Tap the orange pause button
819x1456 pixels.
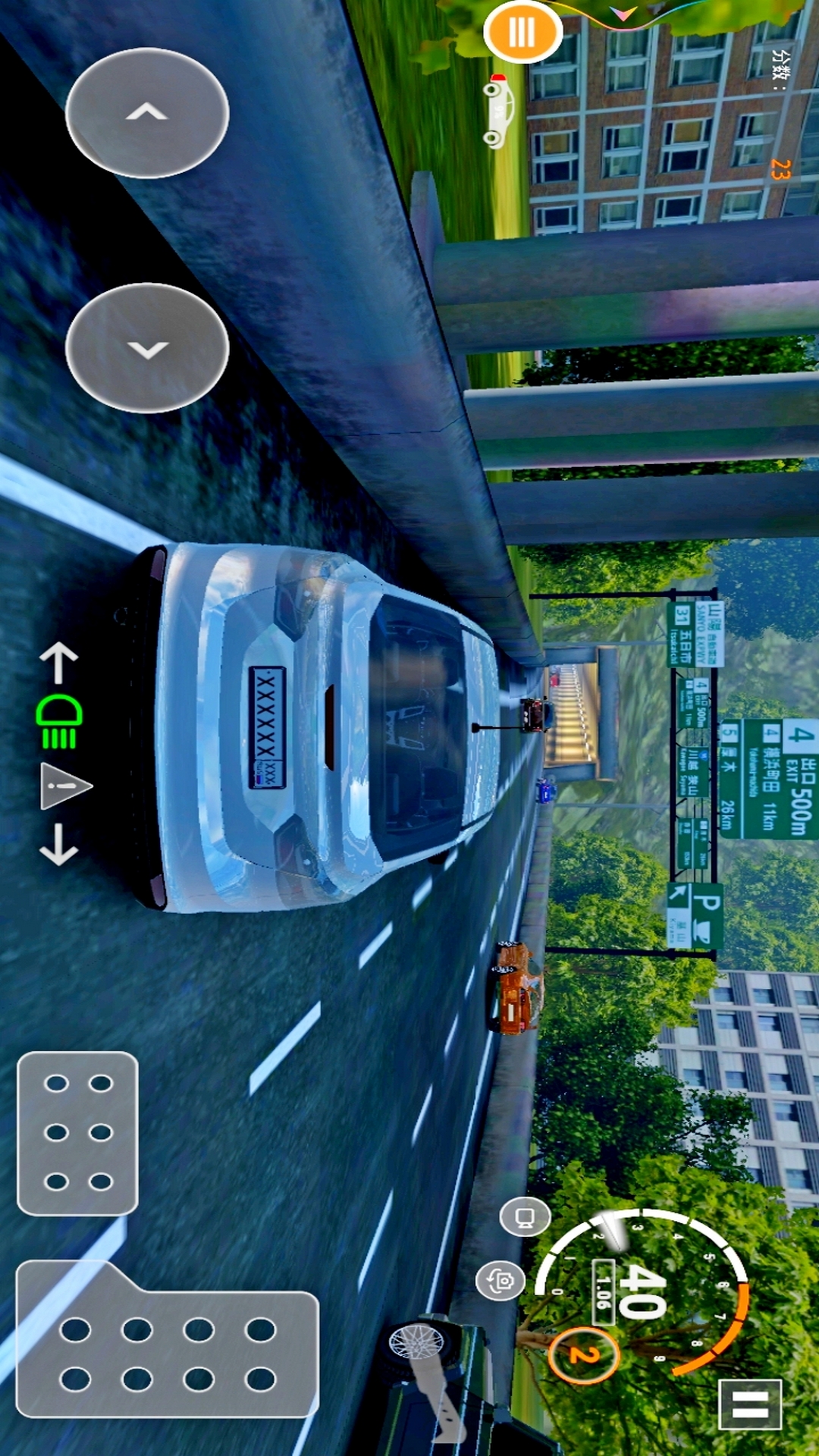pyautogui.click(x=522, y=32)
